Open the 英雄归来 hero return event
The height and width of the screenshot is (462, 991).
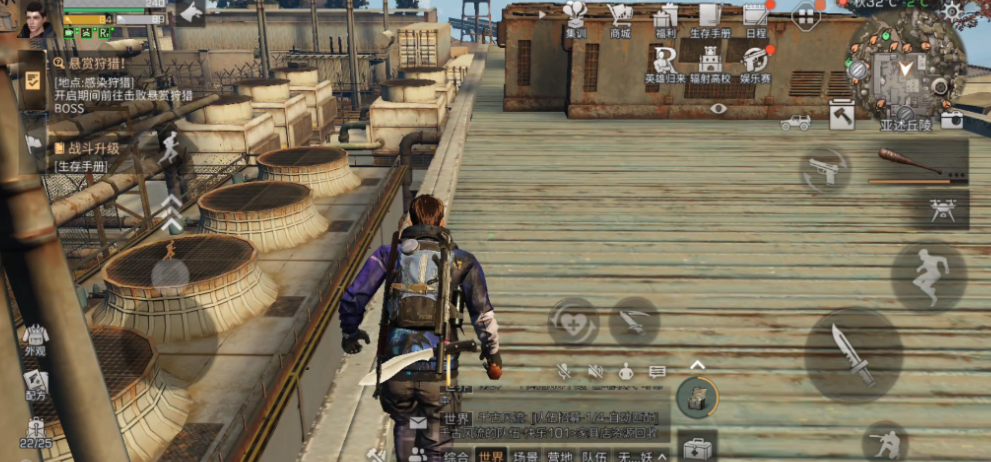[665, 64]
